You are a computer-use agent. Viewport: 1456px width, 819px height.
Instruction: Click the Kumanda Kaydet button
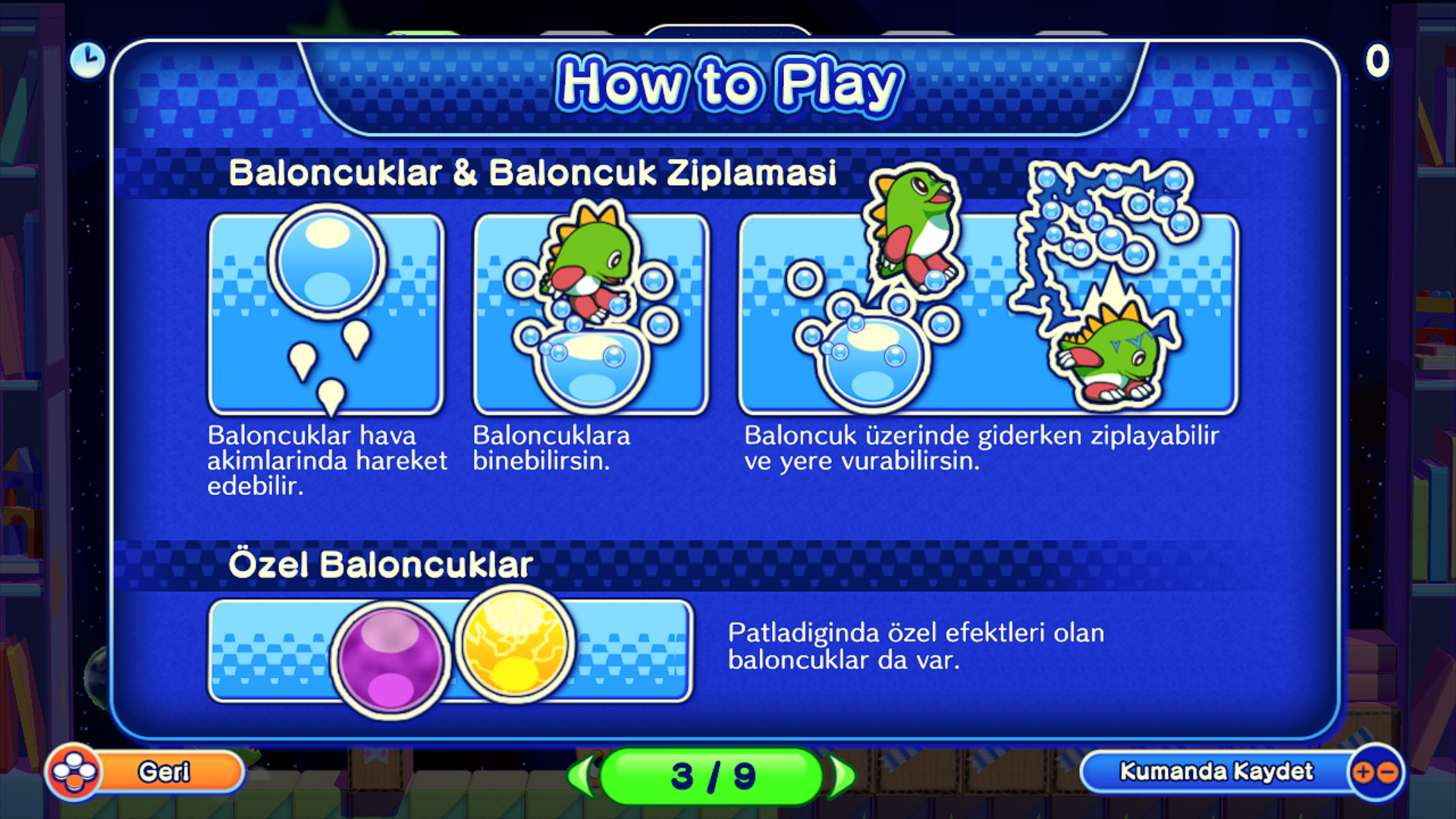tap(1217, 772)
